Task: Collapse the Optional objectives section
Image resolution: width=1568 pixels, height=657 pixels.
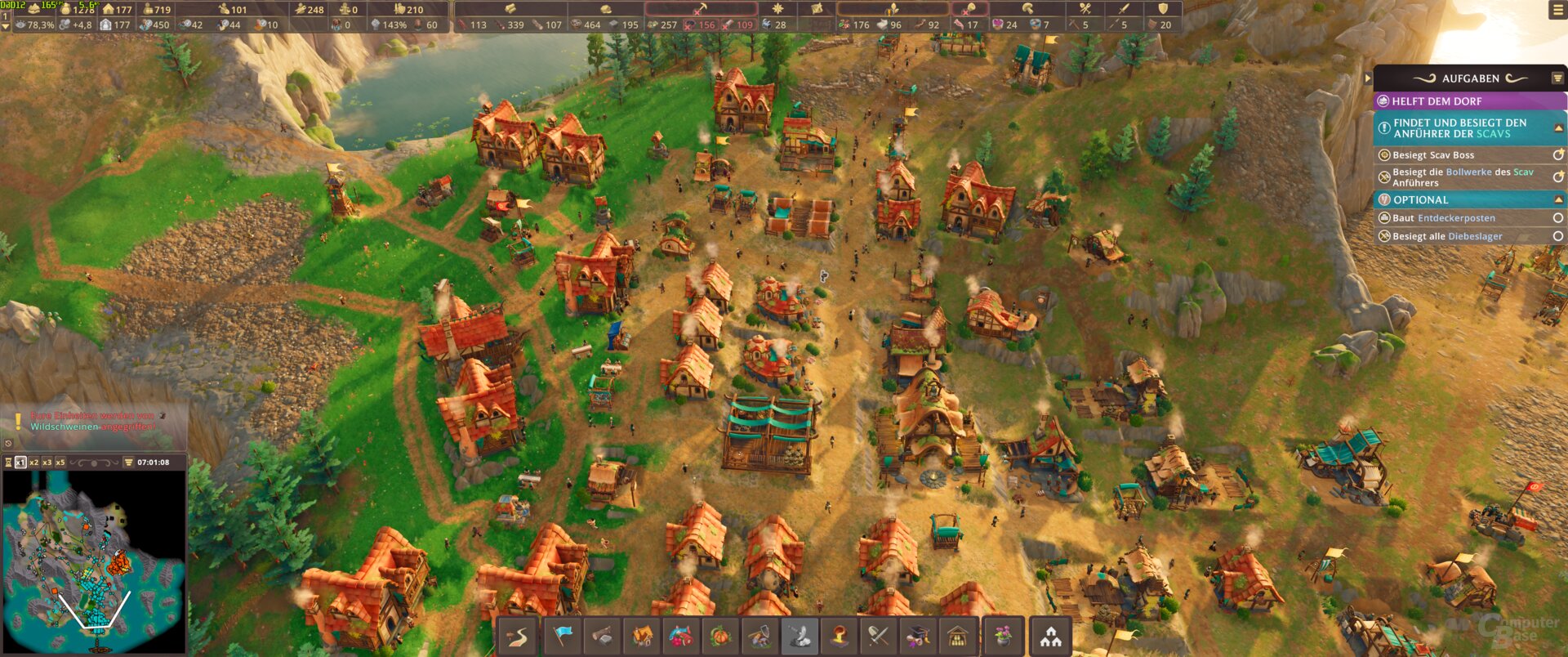Action: click(1558, 200)
